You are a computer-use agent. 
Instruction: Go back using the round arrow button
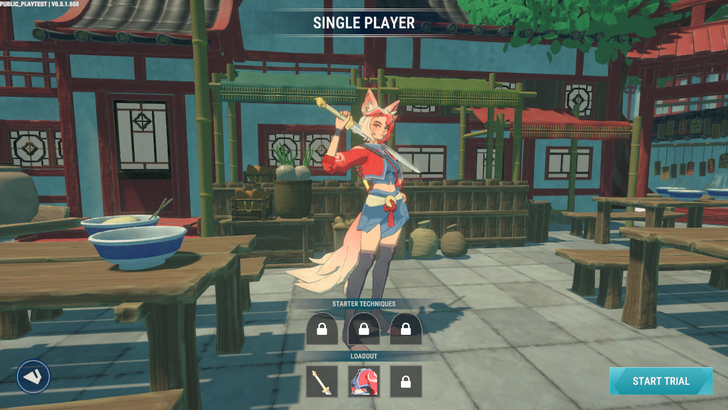33,376
